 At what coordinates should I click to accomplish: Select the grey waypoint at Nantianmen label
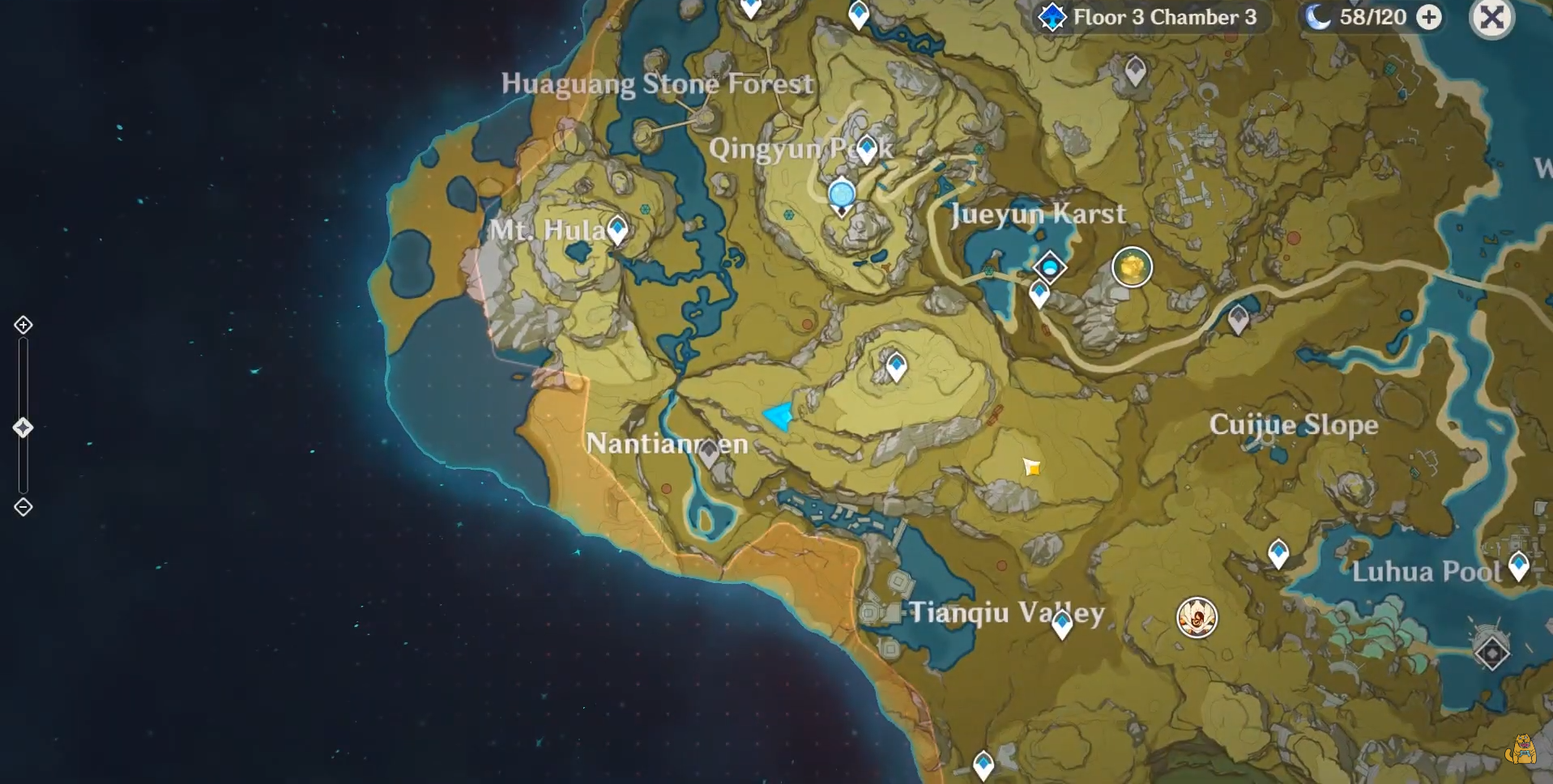point(709,452)
